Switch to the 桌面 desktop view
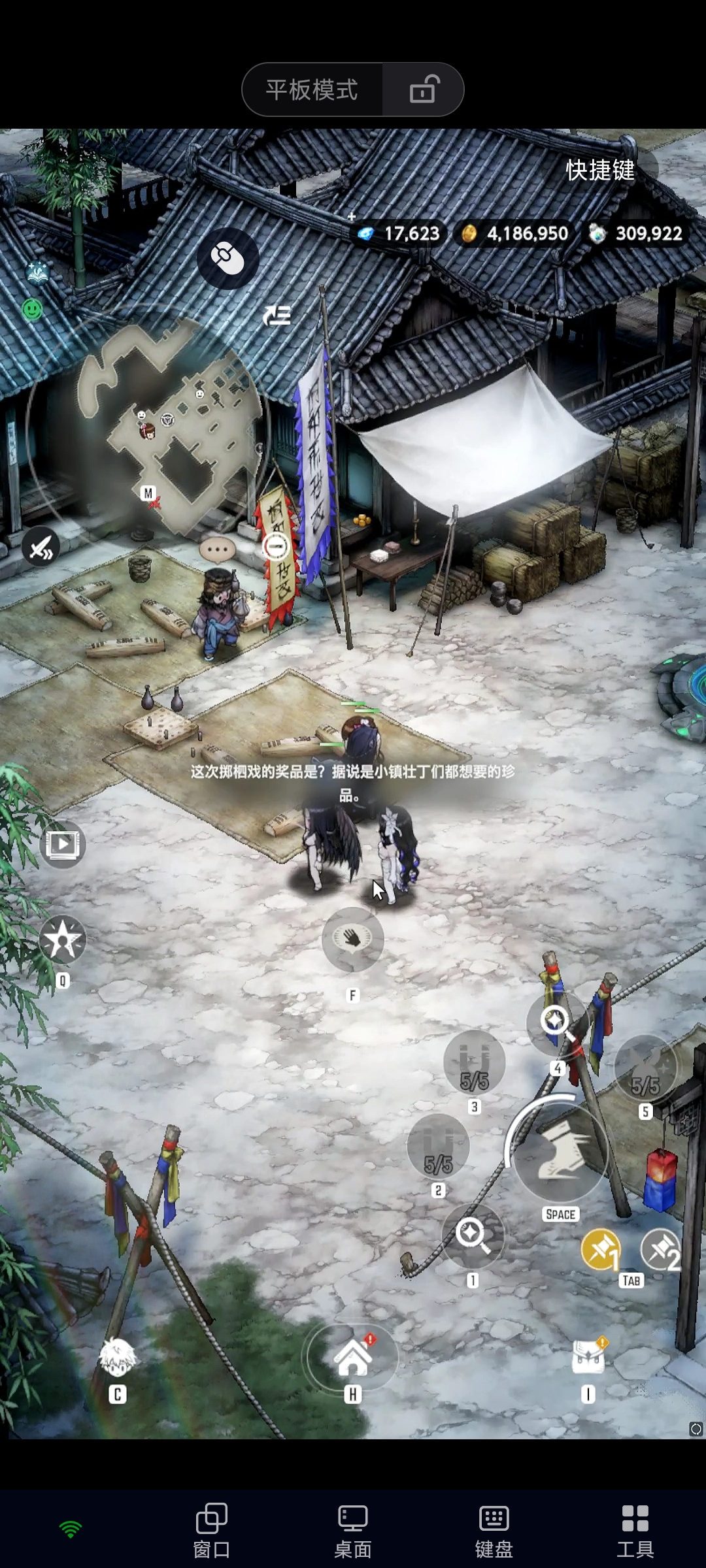The height and width of the screenshot is (1568, 706). point(353,1529)
